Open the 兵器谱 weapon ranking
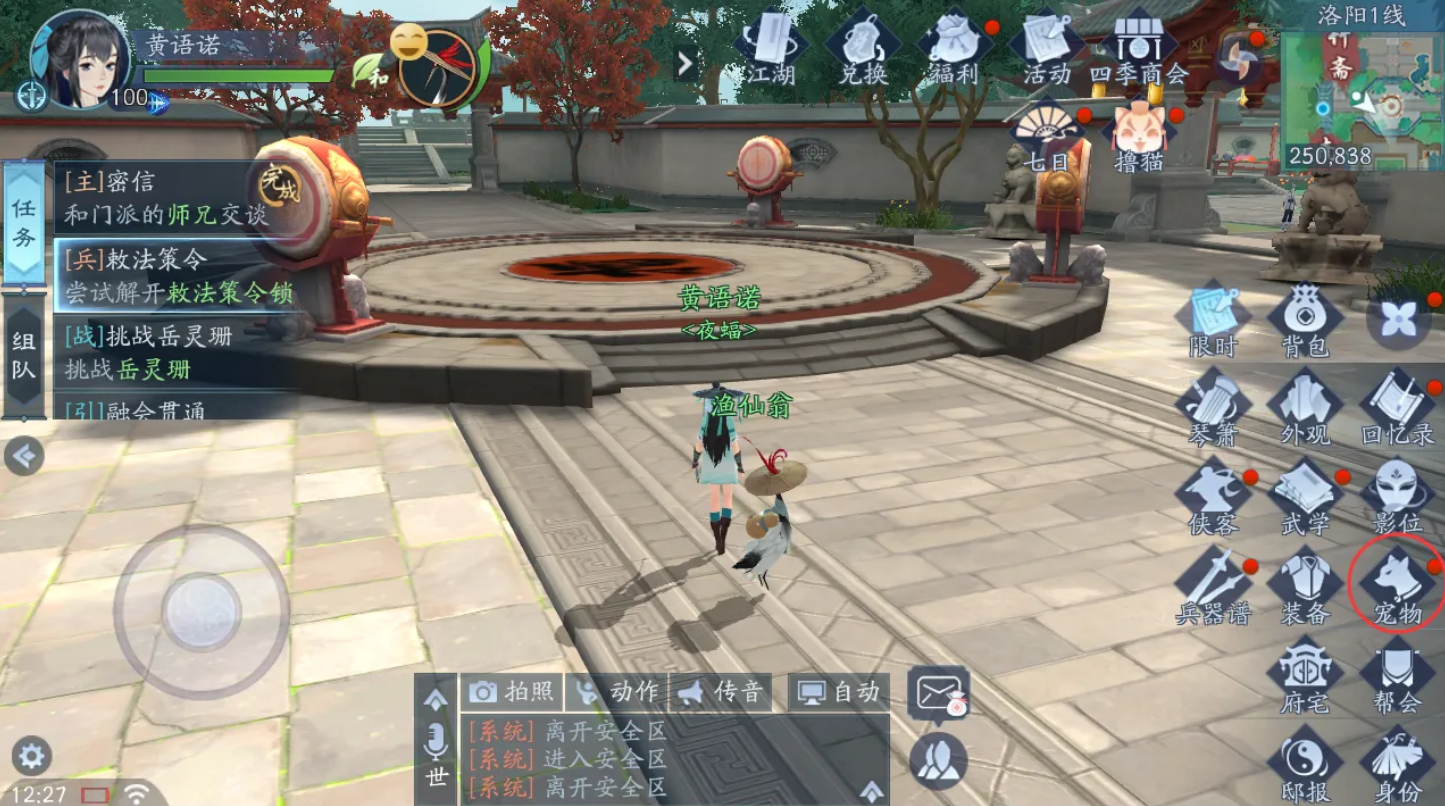 pos(1212,587)
